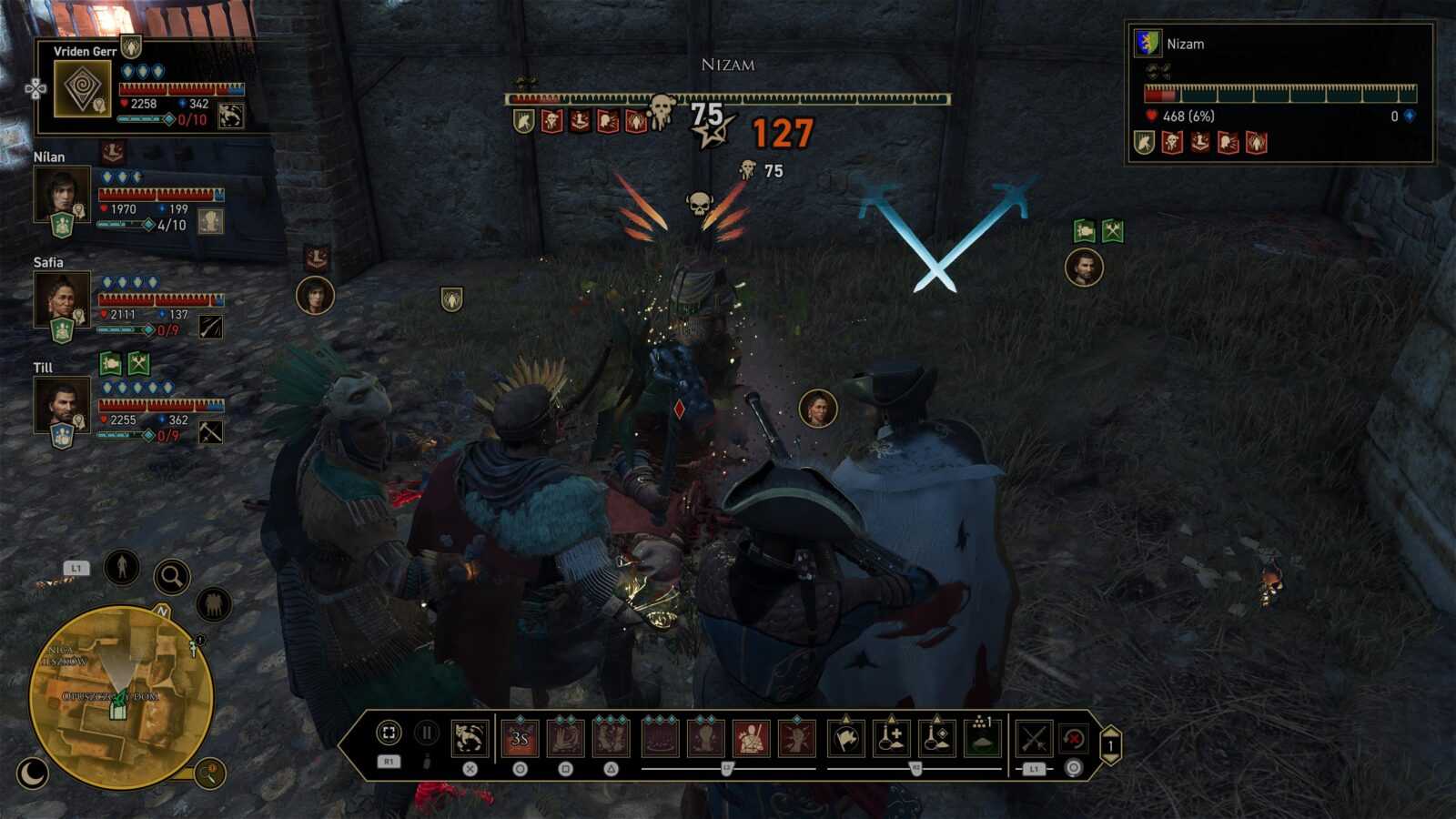The height and width of the screenshot is (819, 1456).
Task: Click the skill on 3s cooldown
Action: (520, 738)
